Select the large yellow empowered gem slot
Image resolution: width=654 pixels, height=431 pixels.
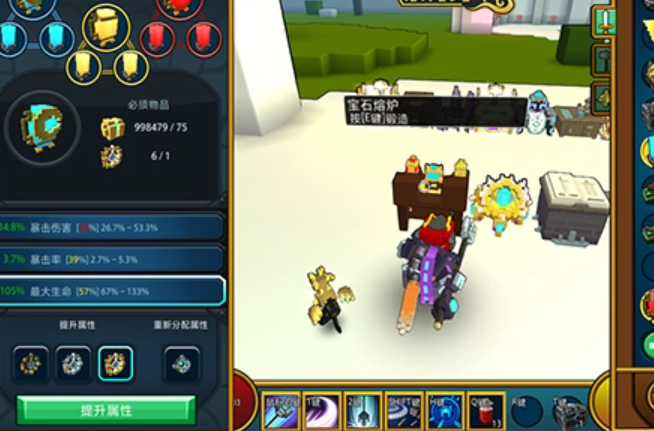pyautogui.click(x=106, y=27)
